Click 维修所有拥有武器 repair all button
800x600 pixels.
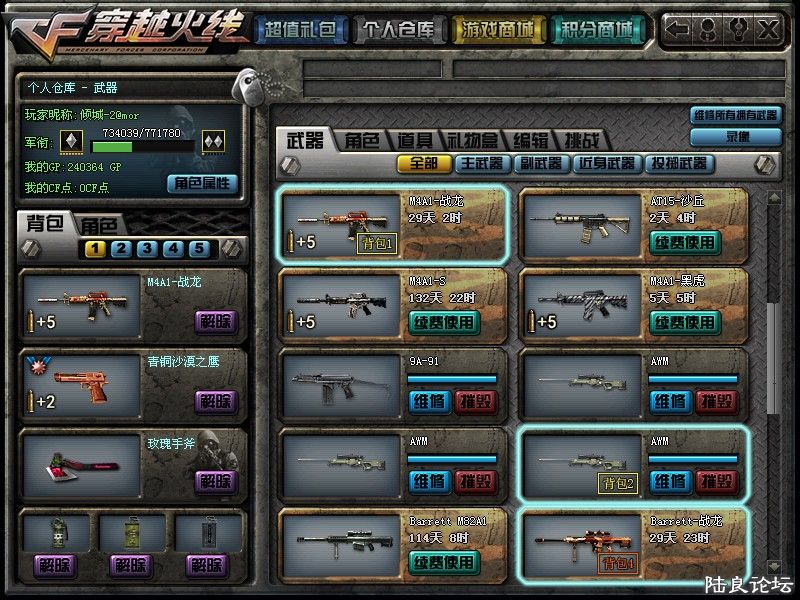(736, 115)
